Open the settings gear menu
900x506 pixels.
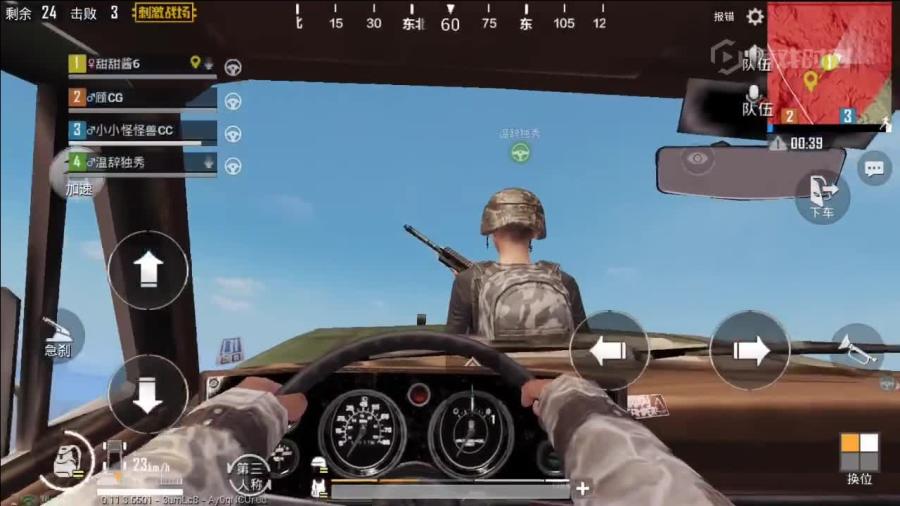pyautogui.click(x=755, y=16)
